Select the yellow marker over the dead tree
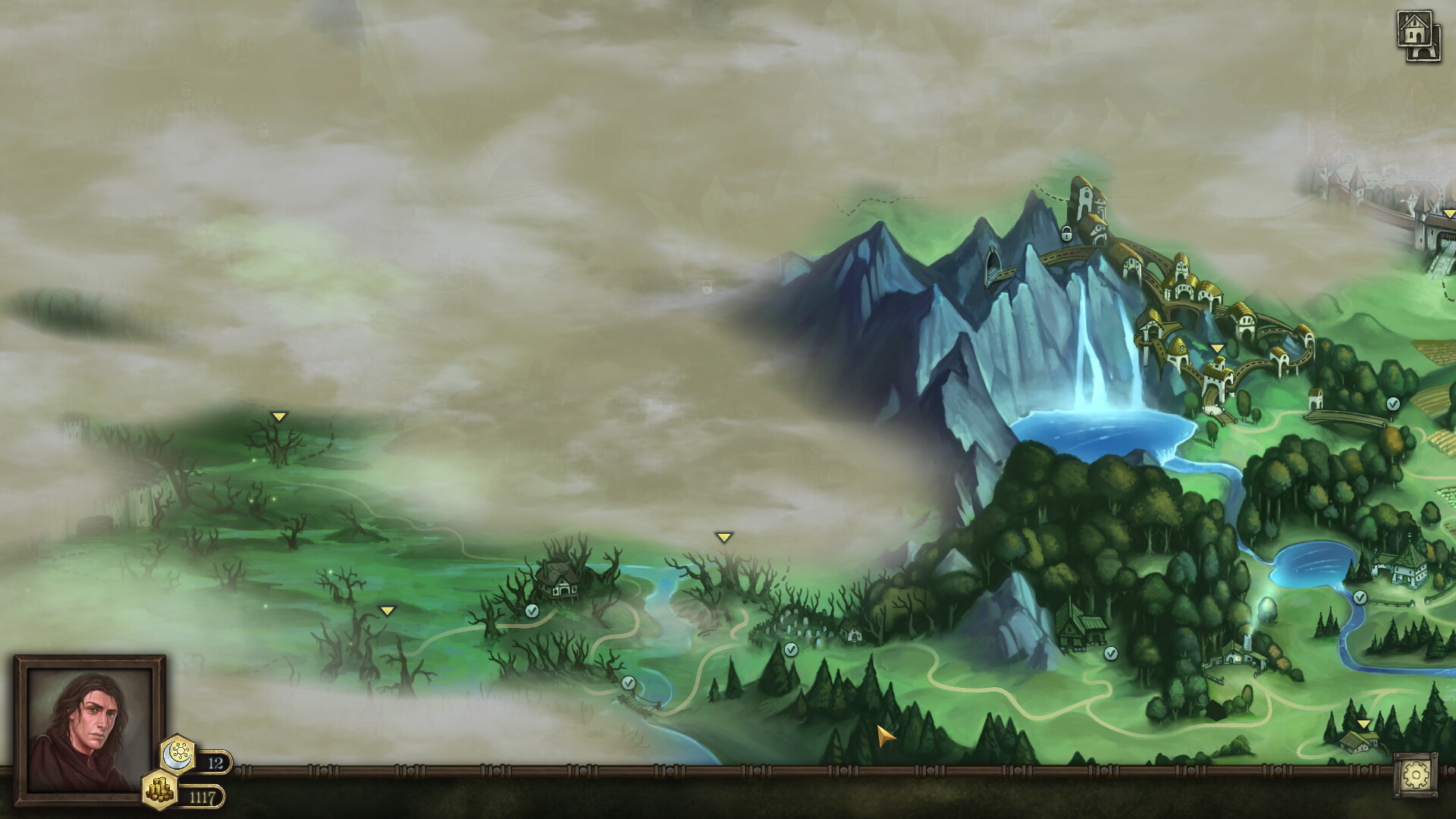Viewport: 1456px width, 819px height. tap(279, 416)
